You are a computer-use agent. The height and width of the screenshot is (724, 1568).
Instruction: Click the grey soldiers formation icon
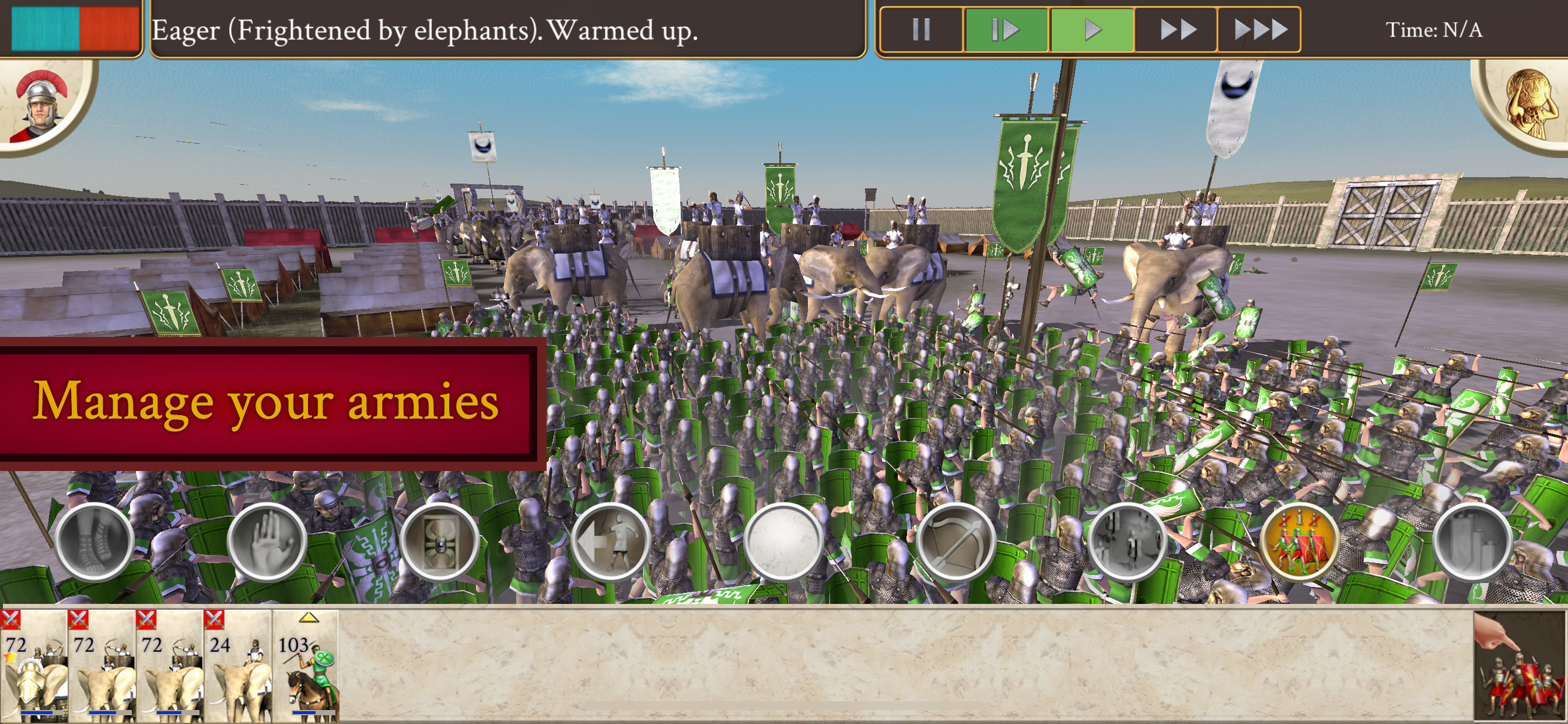pos(1128,542)
